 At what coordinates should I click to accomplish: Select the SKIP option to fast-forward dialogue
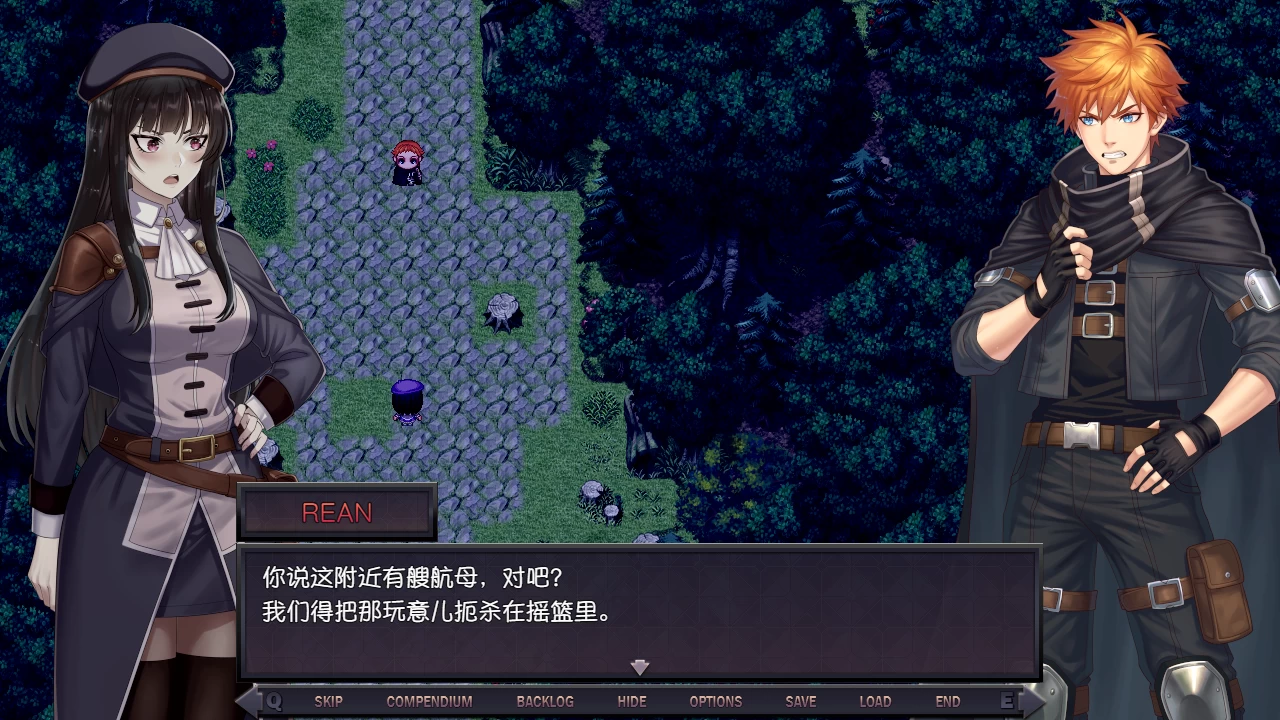[330, 701]
